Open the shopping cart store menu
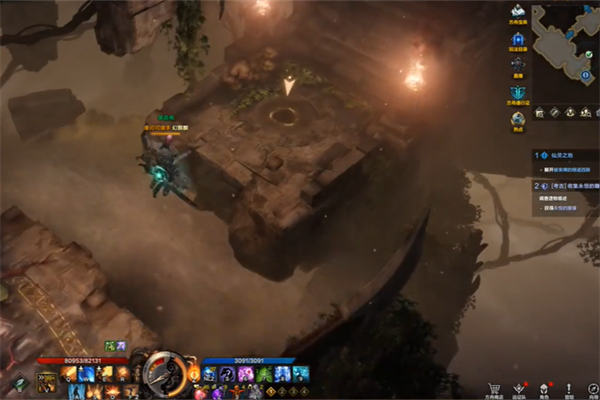 click(x=493, y=388)
